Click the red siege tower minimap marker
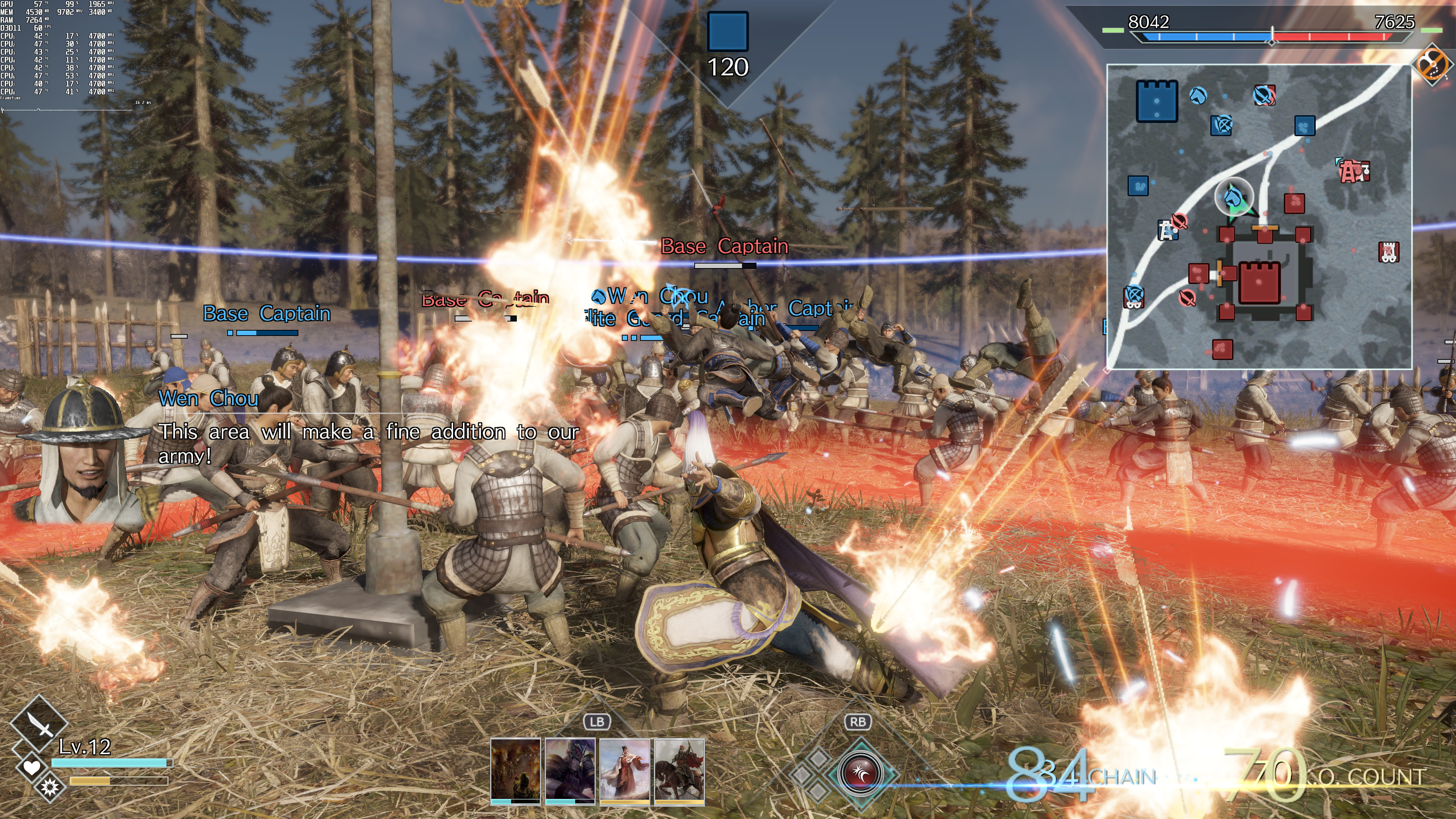Screen dimensions: 1456x819 click(1389, 252)
